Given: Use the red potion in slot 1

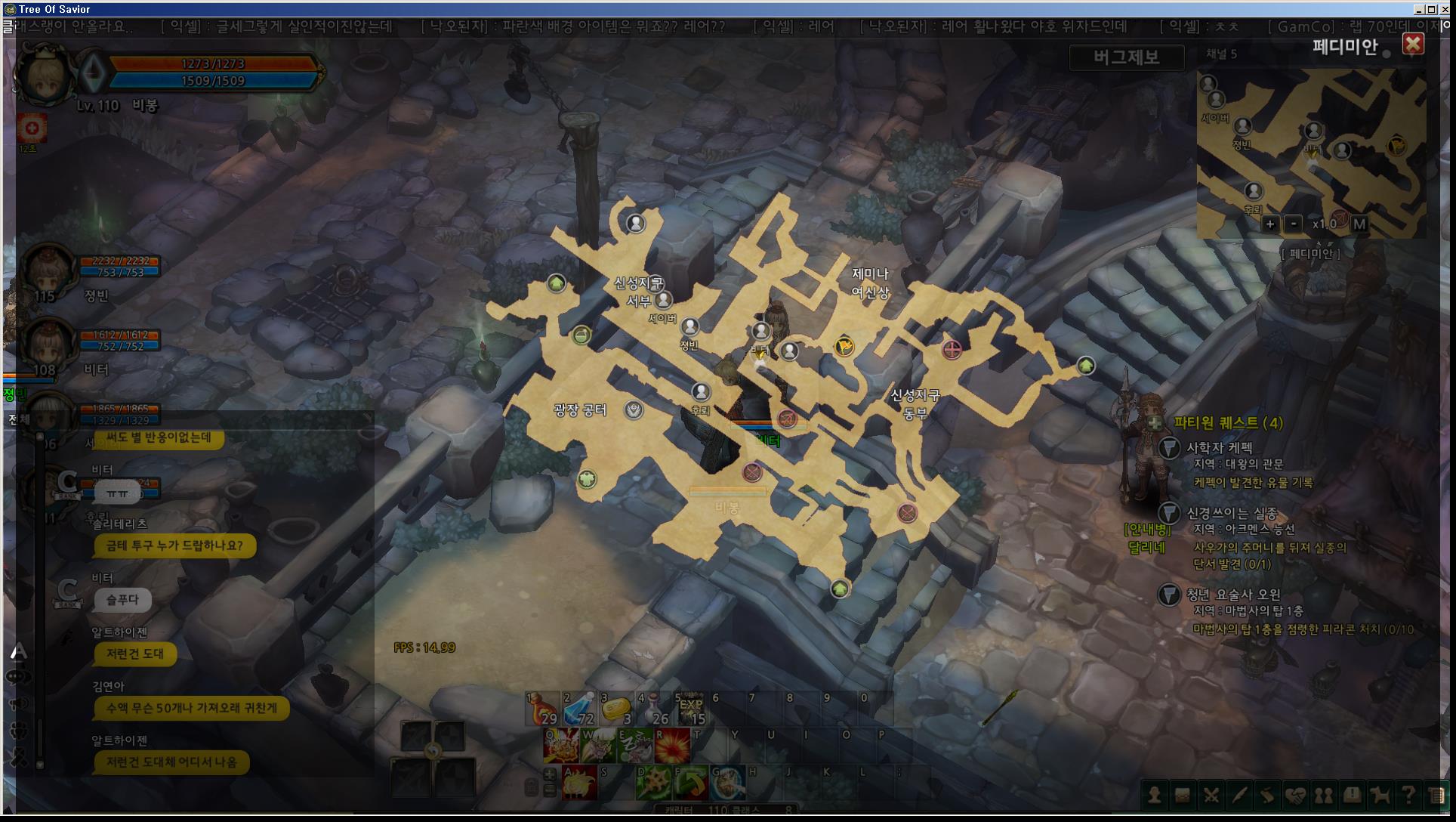Looking at the screenshot, I should point(542,709).
